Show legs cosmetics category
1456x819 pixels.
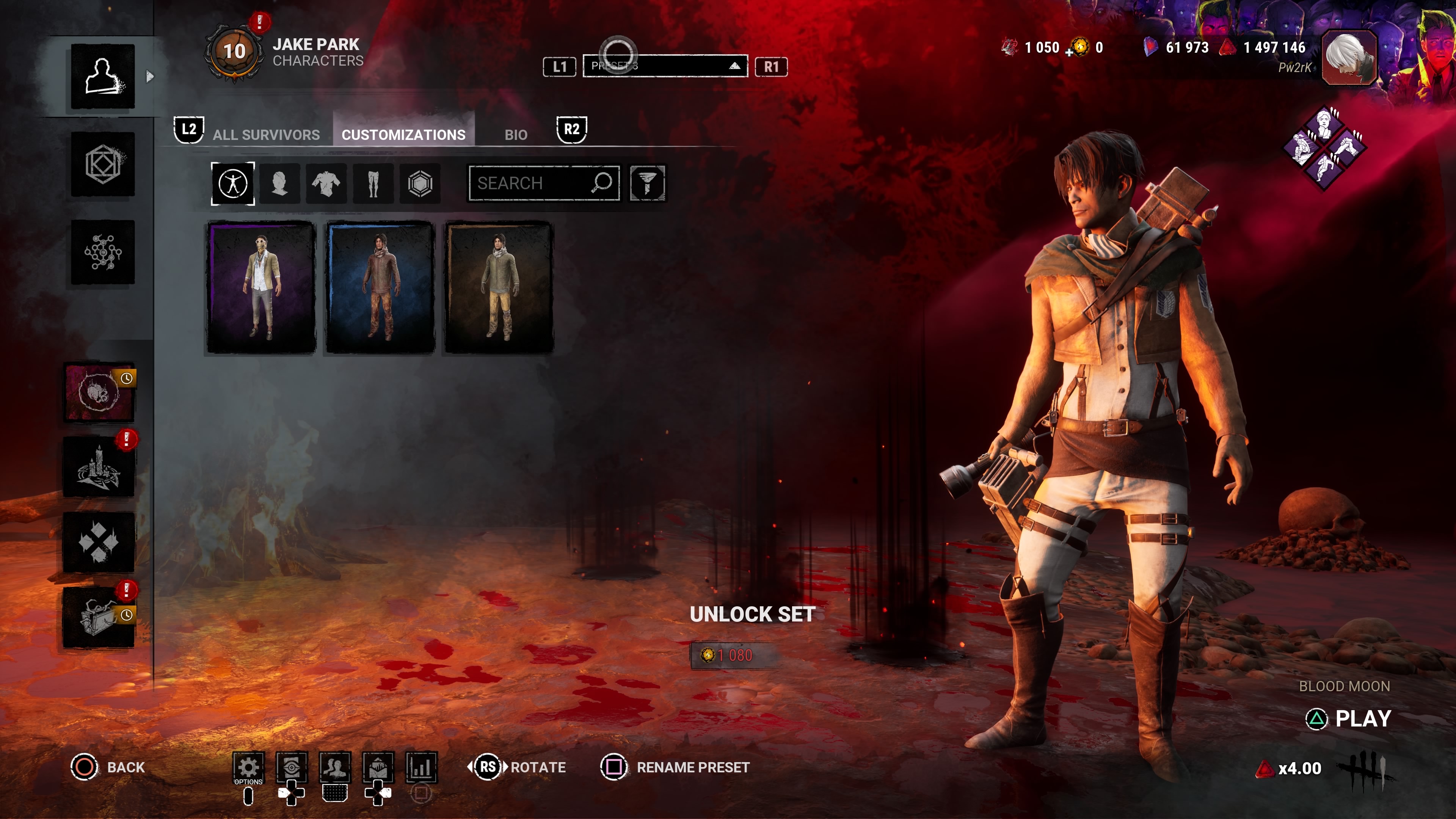pos(373,183)
